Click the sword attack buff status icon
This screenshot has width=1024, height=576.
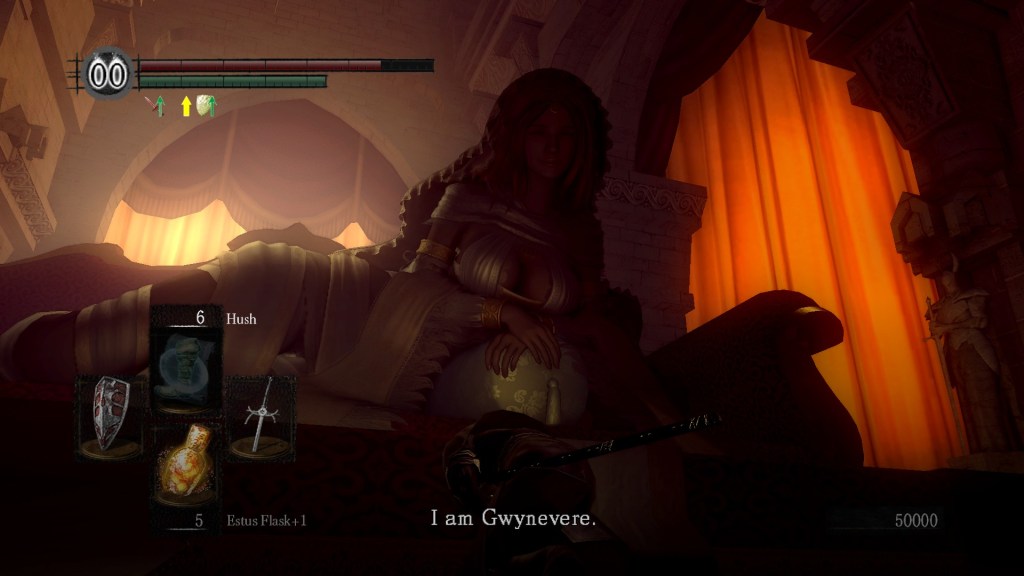pyautogui.click(x=156, y=105)
